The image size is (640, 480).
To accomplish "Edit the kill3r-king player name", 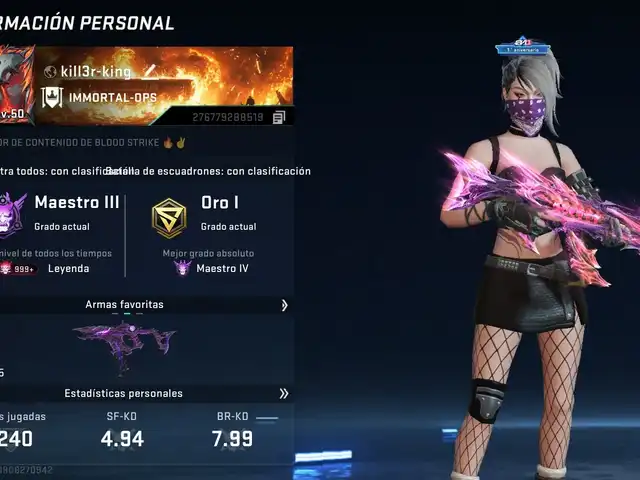I will (150, 71).
